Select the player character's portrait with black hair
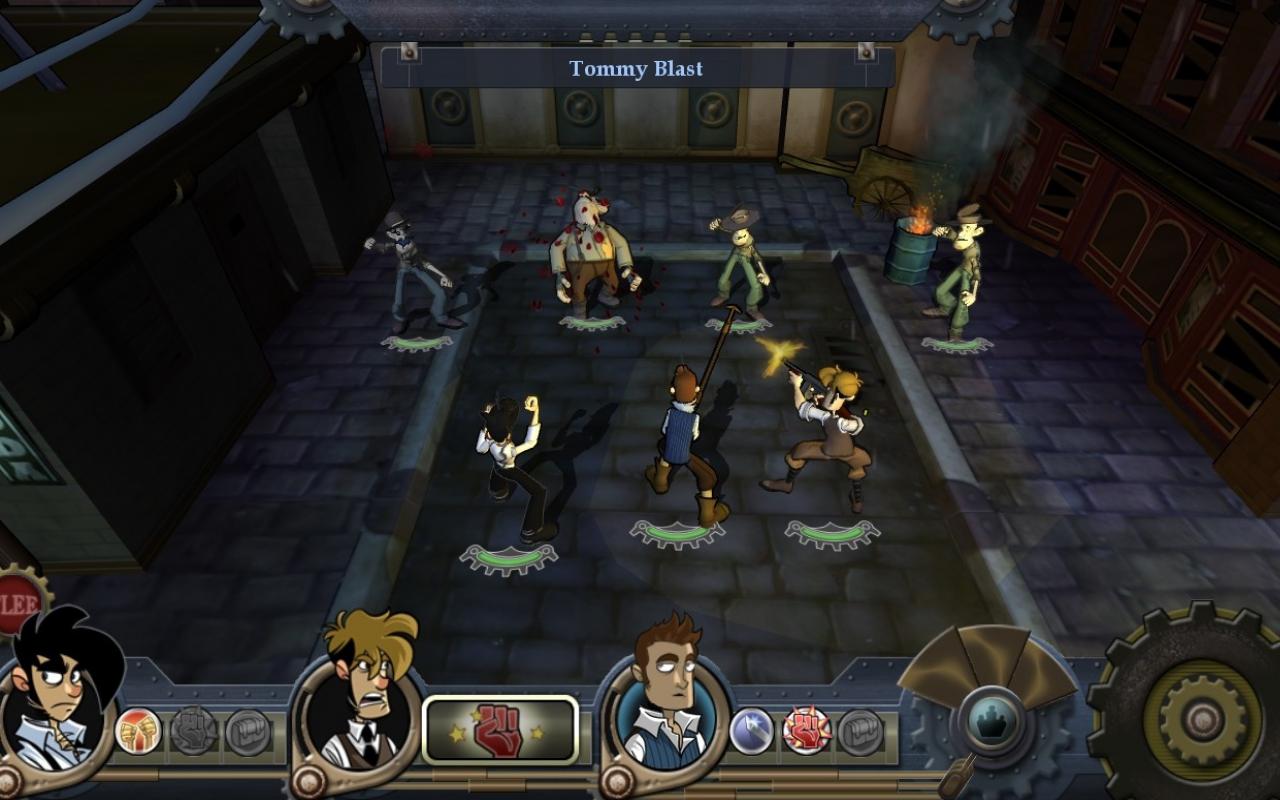Screen dimensions: 1280x800 coord(60,700)
